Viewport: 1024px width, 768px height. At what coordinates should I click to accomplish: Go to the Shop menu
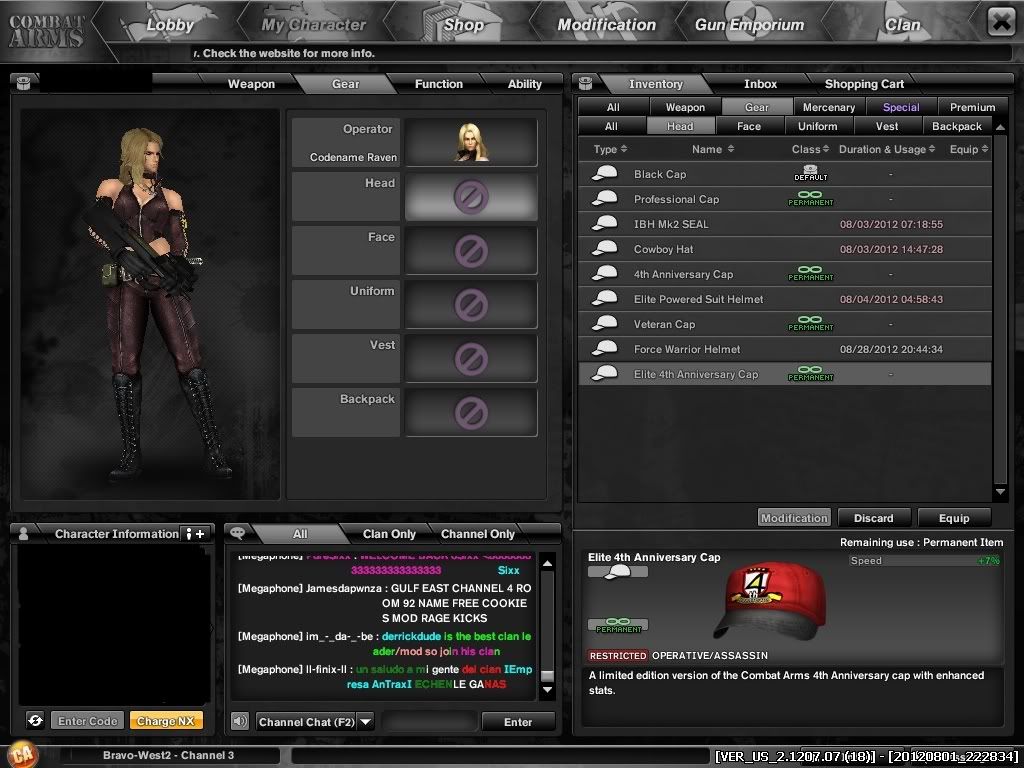463,25
